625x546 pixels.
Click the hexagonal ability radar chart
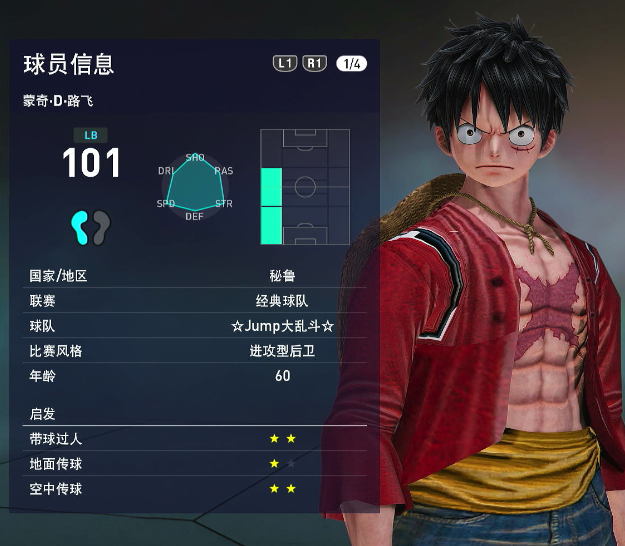click(195, 187)
